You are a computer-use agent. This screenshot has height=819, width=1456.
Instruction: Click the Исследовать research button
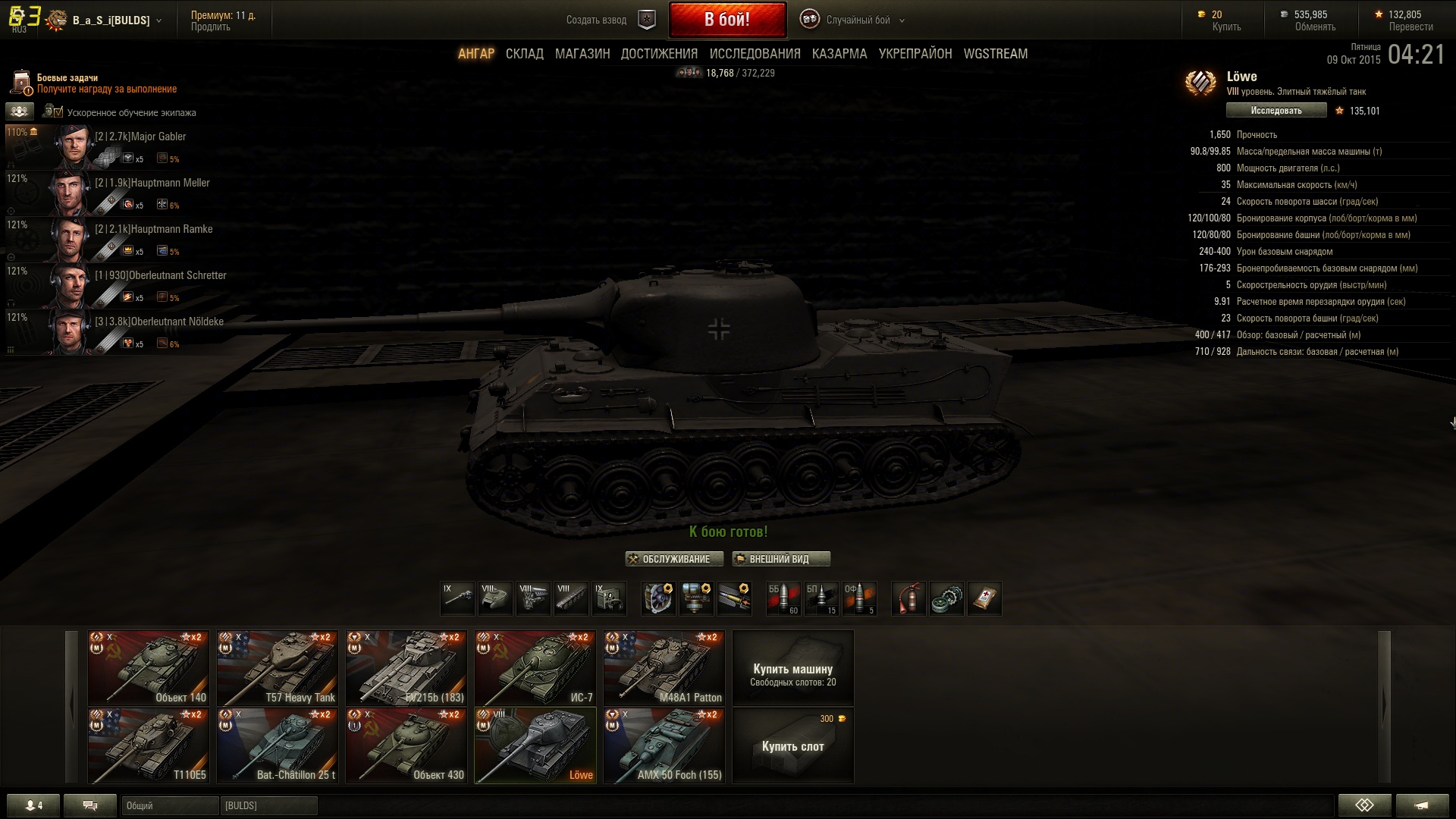tap(1276, 111)
